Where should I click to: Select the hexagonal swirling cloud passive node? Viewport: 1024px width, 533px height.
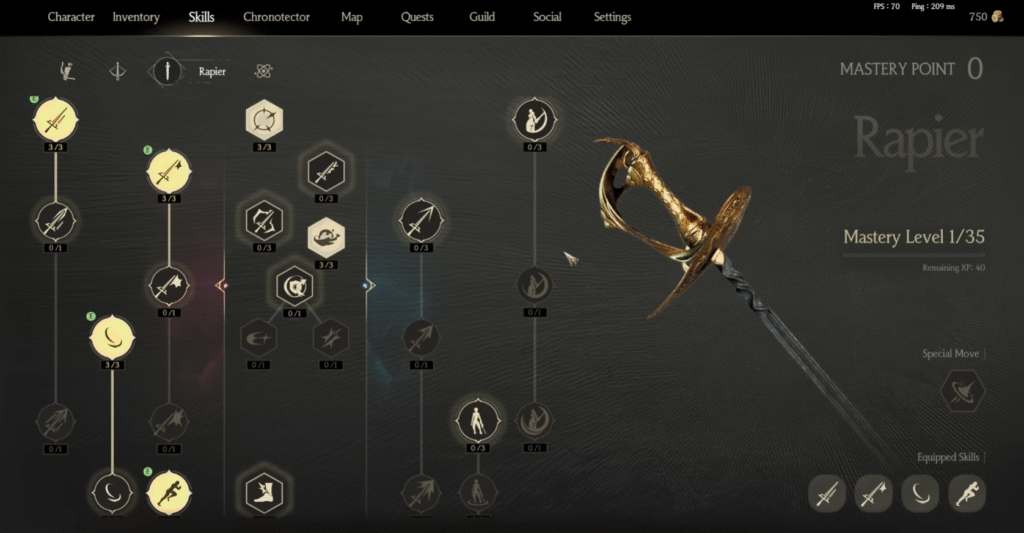(326, 236)
